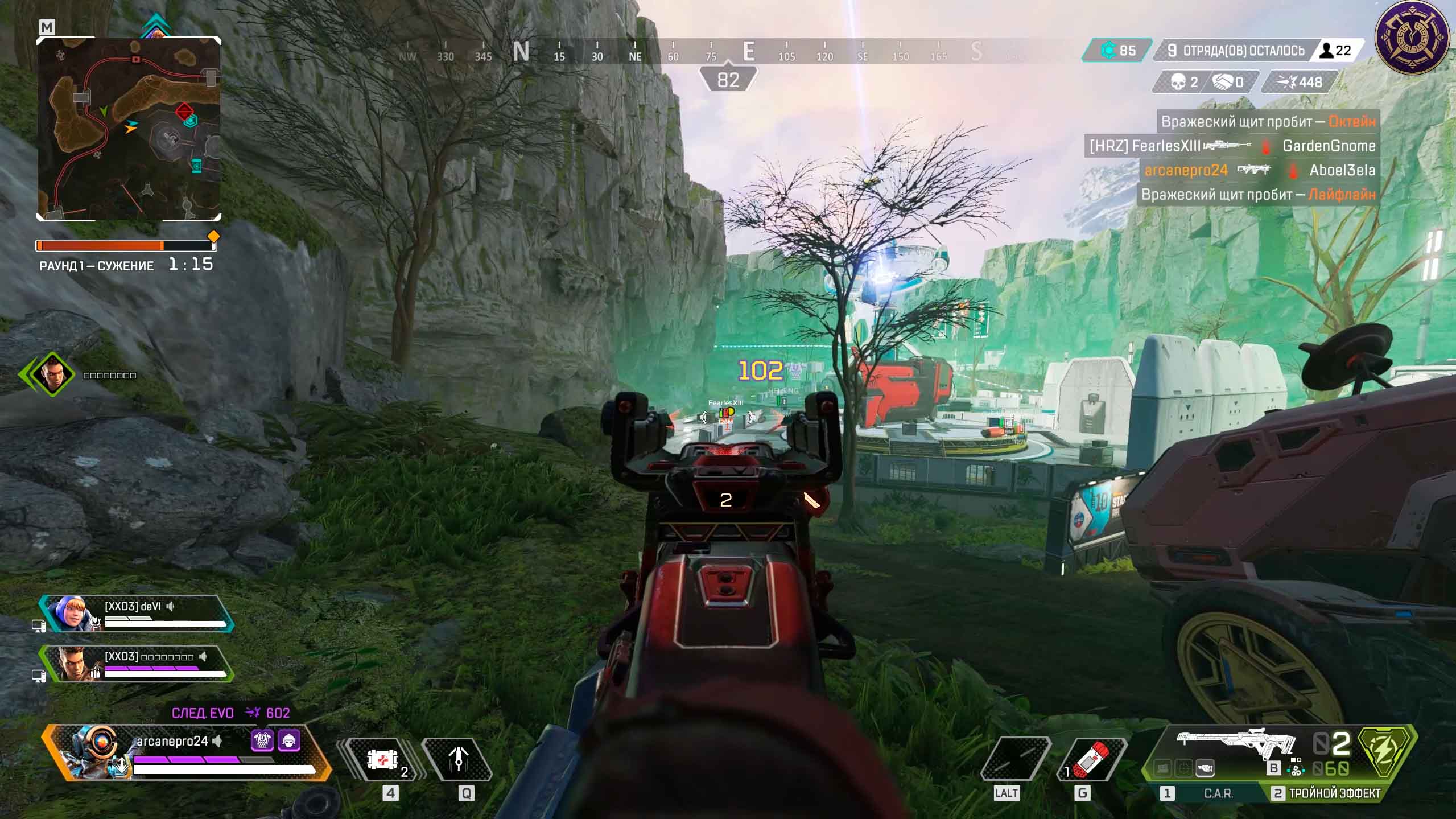Select the survival item slot above LALT

(1016, 759)
